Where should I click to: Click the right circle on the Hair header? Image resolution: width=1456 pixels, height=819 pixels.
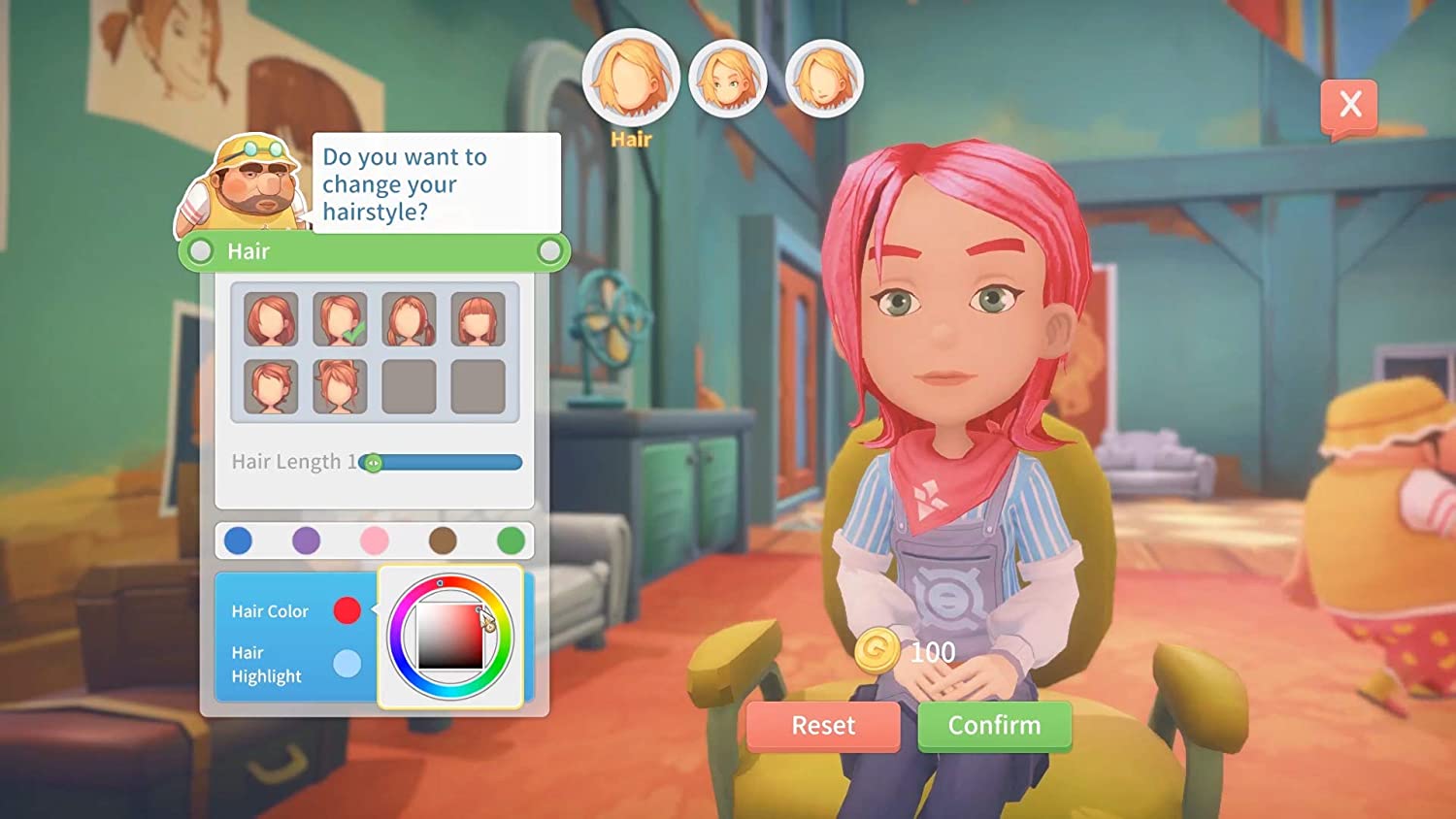(550, 251)
